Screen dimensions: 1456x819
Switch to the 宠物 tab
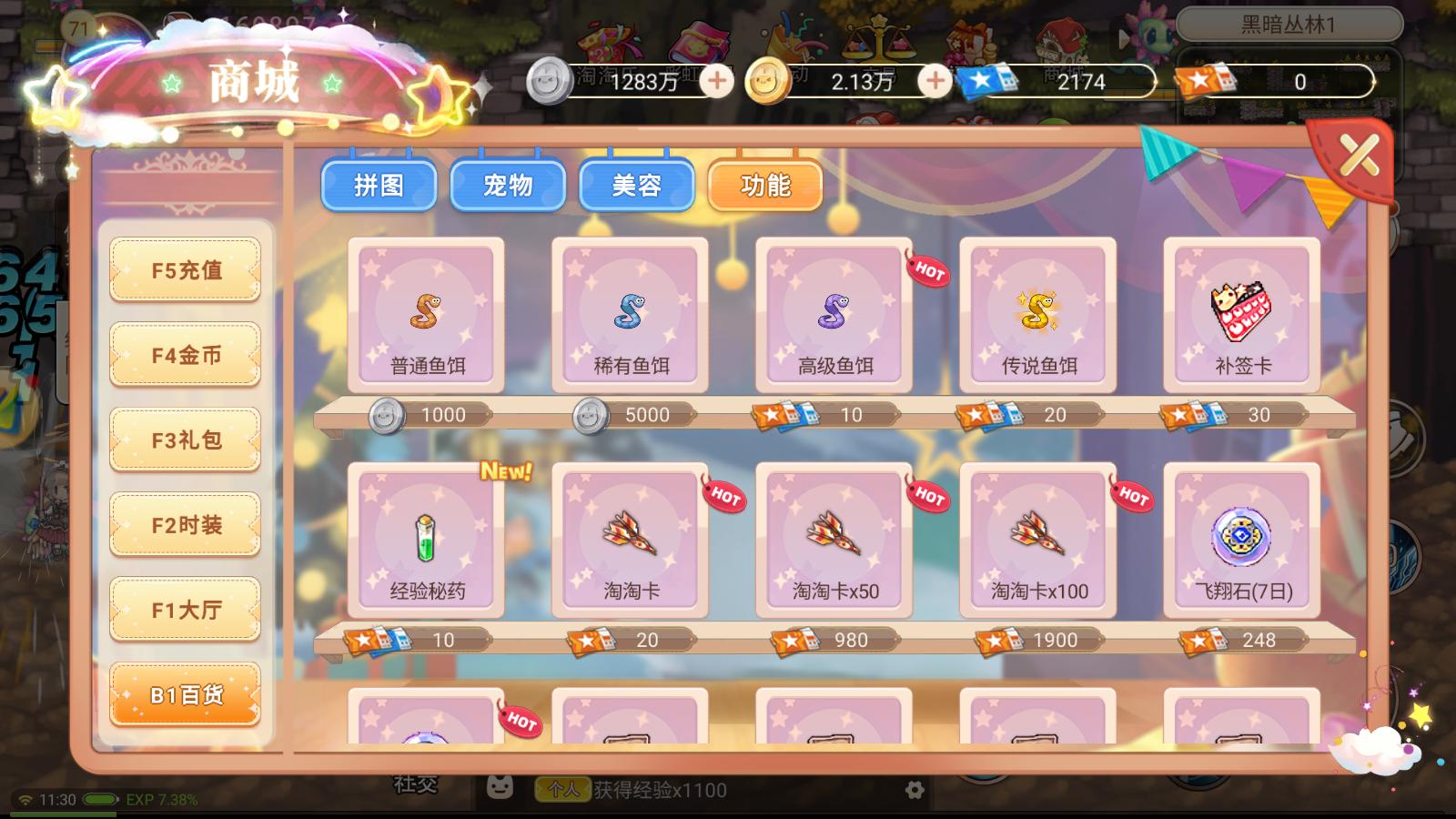click(508, 185)
